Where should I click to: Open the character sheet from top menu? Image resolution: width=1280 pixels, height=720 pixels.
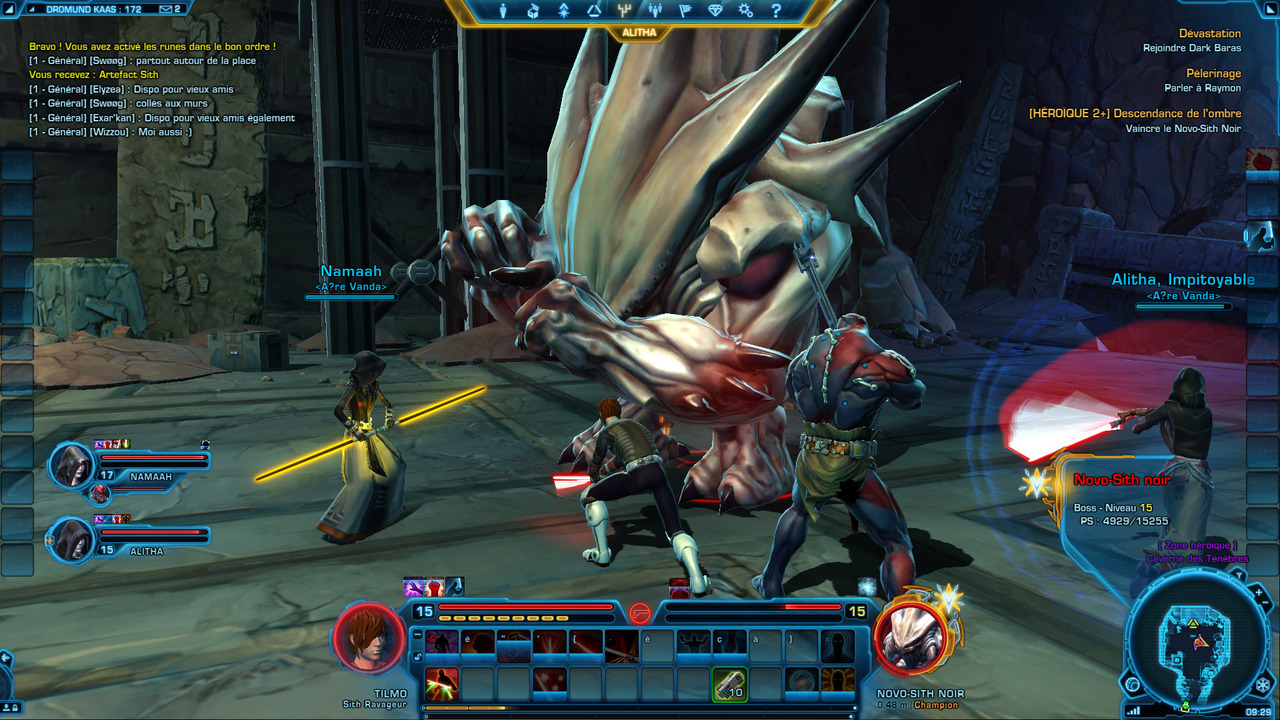point(503,11)
